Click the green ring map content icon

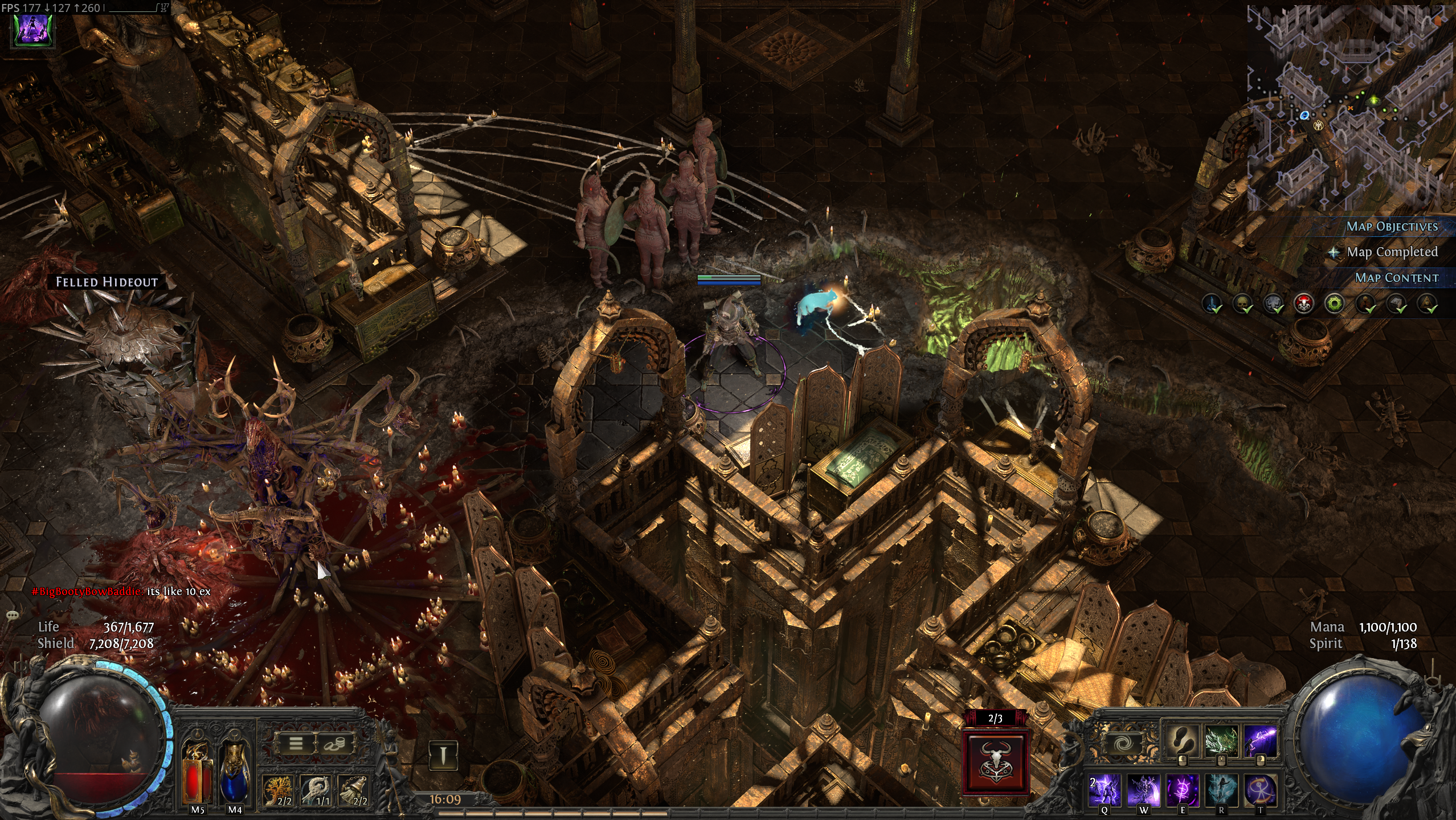[x=1335, y=304]
